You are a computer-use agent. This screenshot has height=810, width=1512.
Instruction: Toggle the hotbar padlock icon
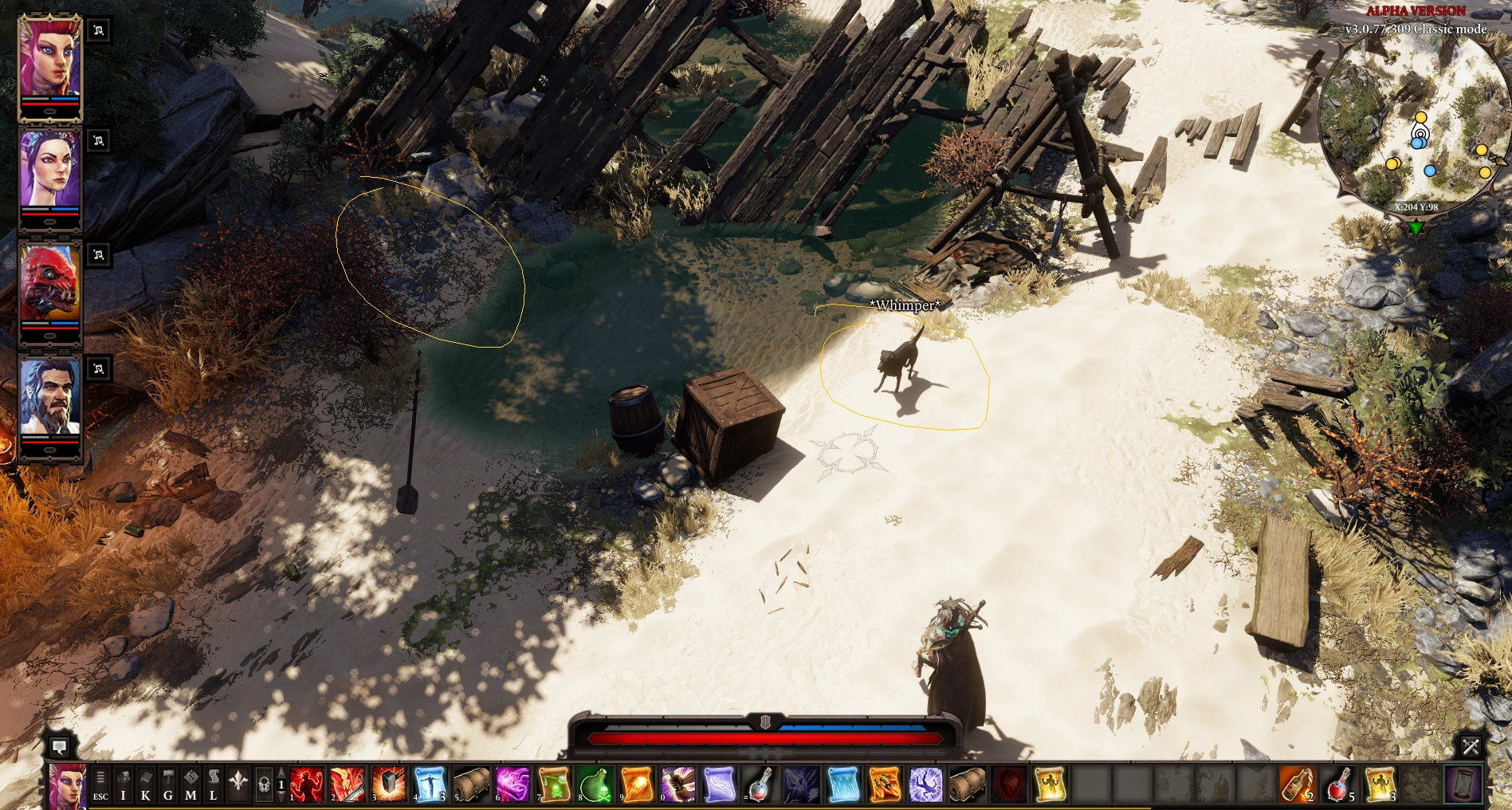pos(264,784)
